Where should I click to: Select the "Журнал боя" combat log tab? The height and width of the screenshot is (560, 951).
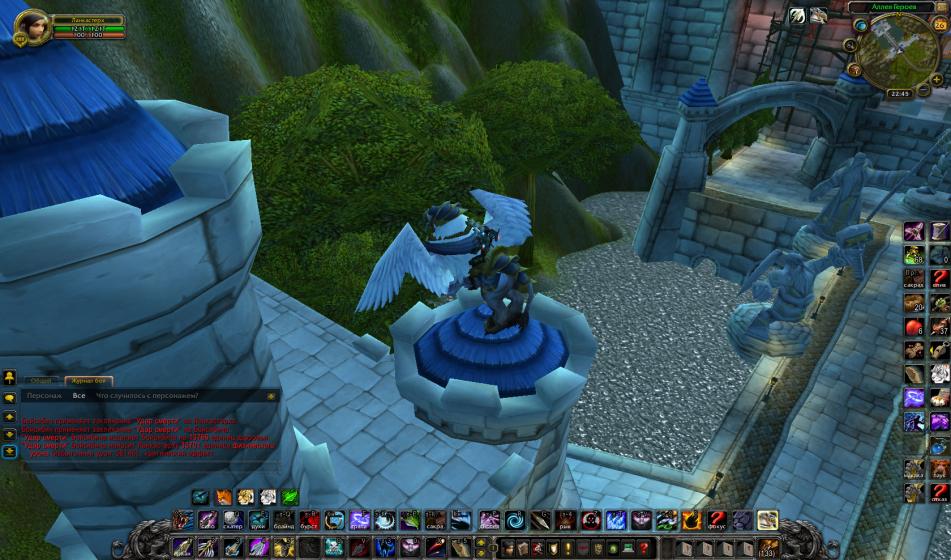(88, 380)
